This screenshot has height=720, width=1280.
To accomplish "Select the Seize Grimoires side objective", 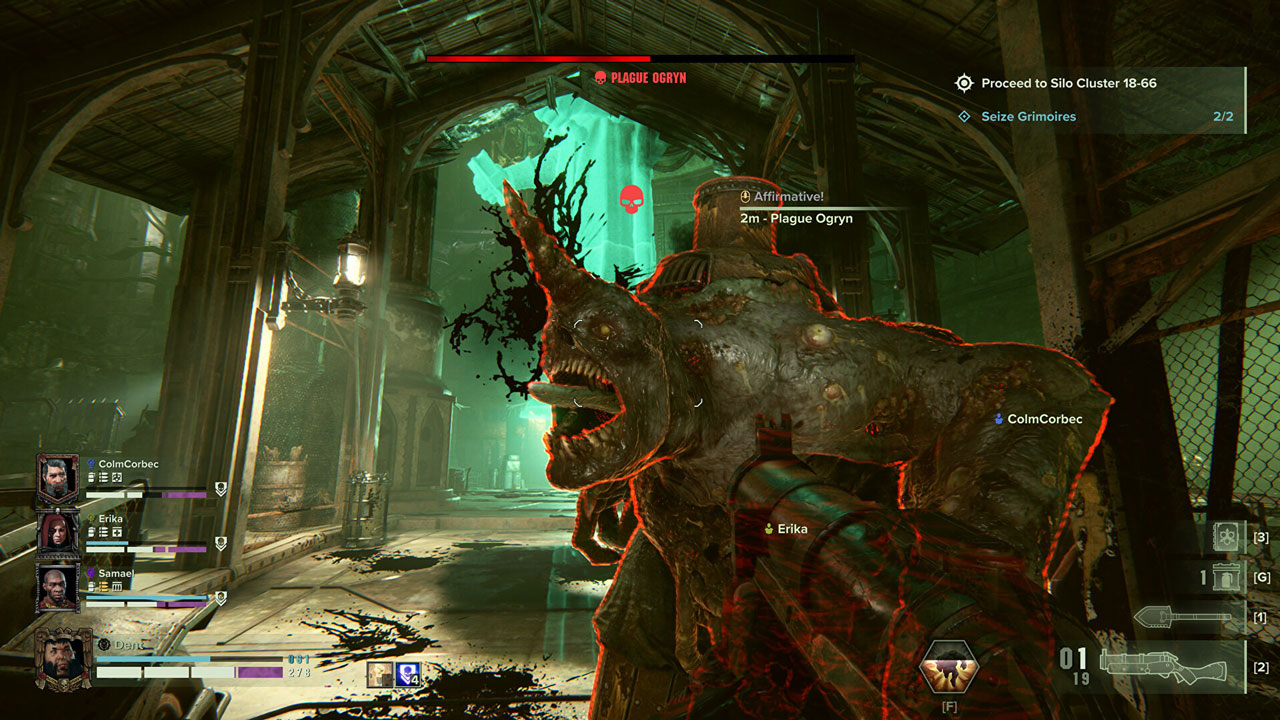I will (1028, 117).
